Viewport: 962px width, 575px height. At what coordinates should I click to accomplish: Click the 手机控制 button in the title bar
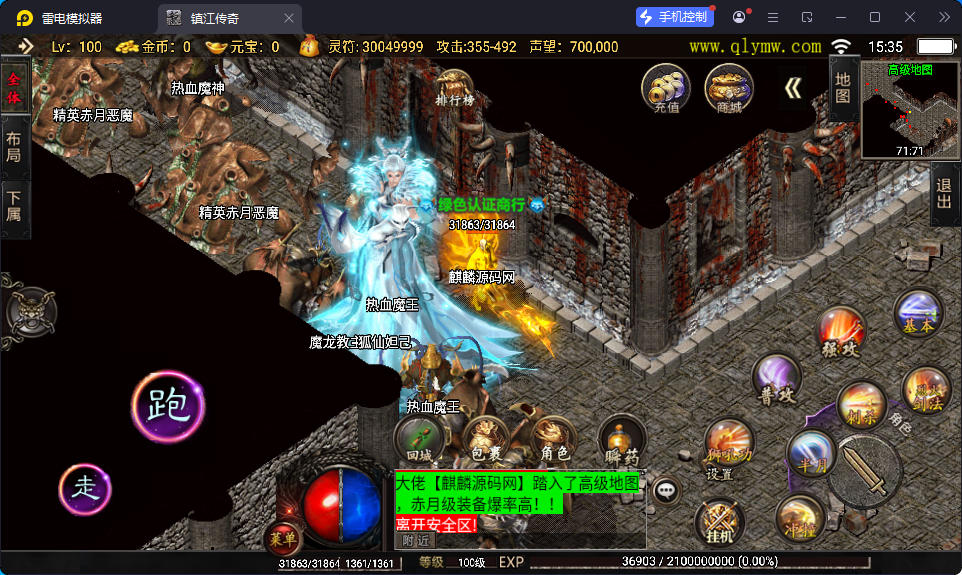point(675,17)
